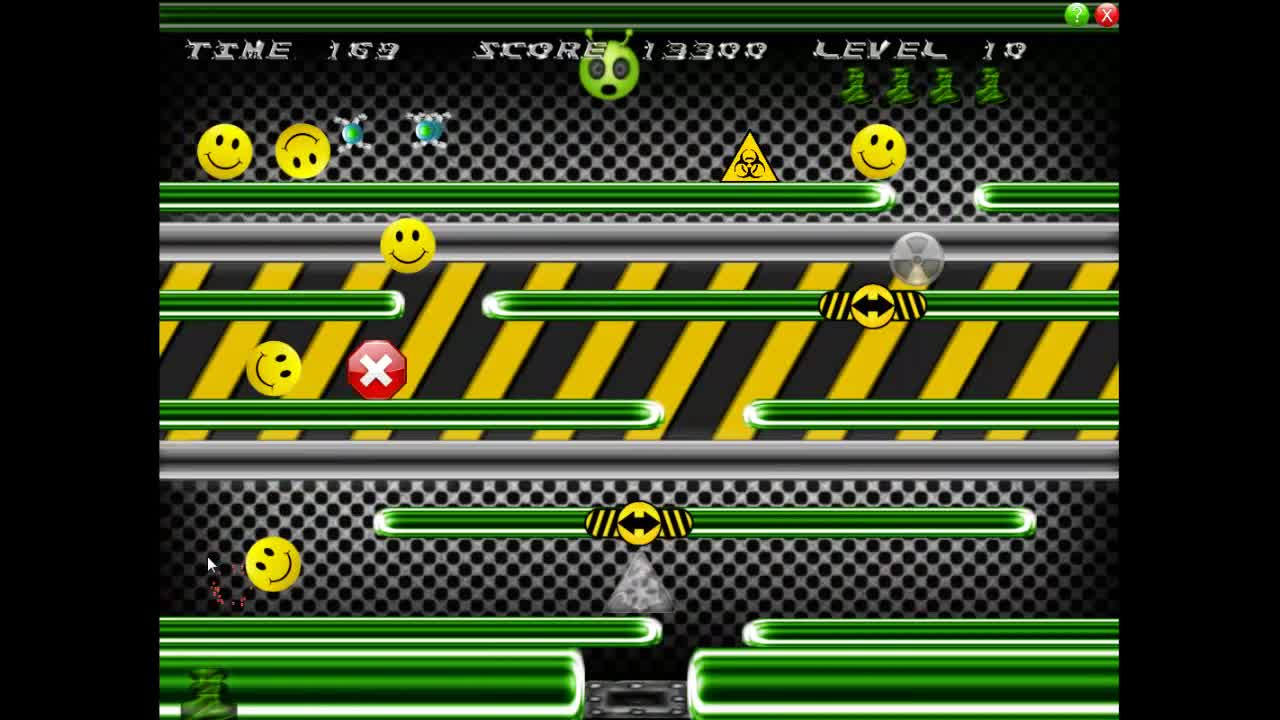1280x720 pixels.
Task: Click the smiley above the striped hazard zone
Action: (x=410, y=246)
